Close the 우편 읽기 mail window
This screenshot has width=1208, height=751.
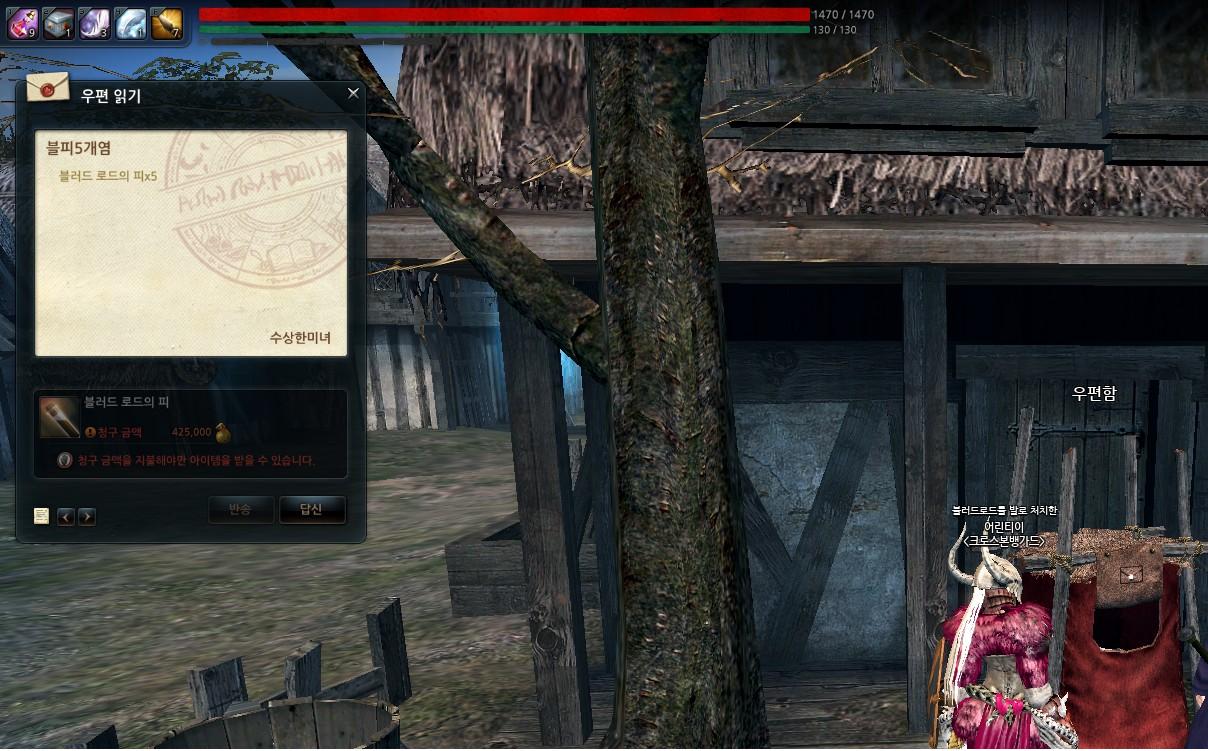353,93
